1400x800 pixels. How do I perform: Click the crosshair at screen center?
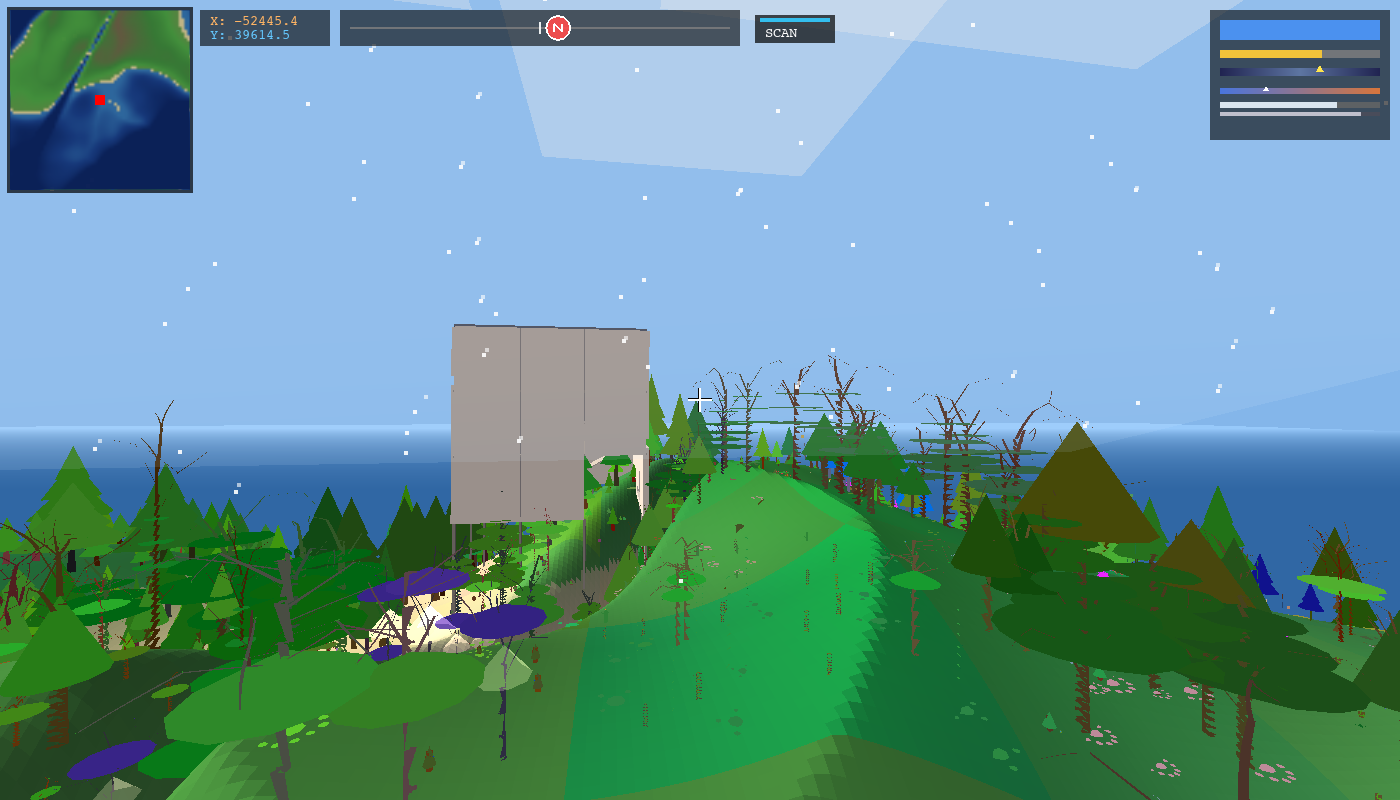(700, 399)
